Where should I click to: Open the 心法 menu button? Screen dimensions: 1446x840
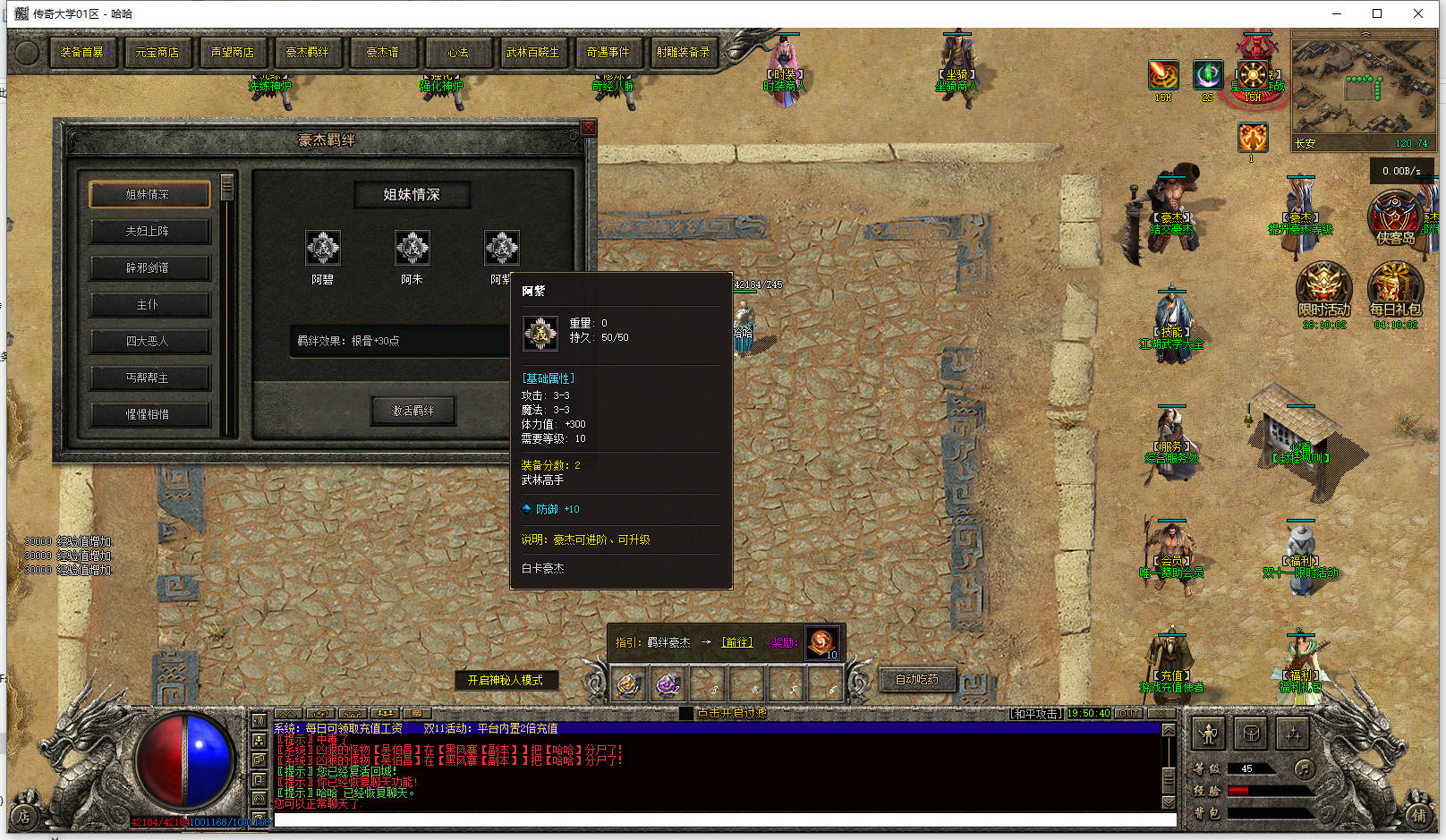tap(458, 53)
